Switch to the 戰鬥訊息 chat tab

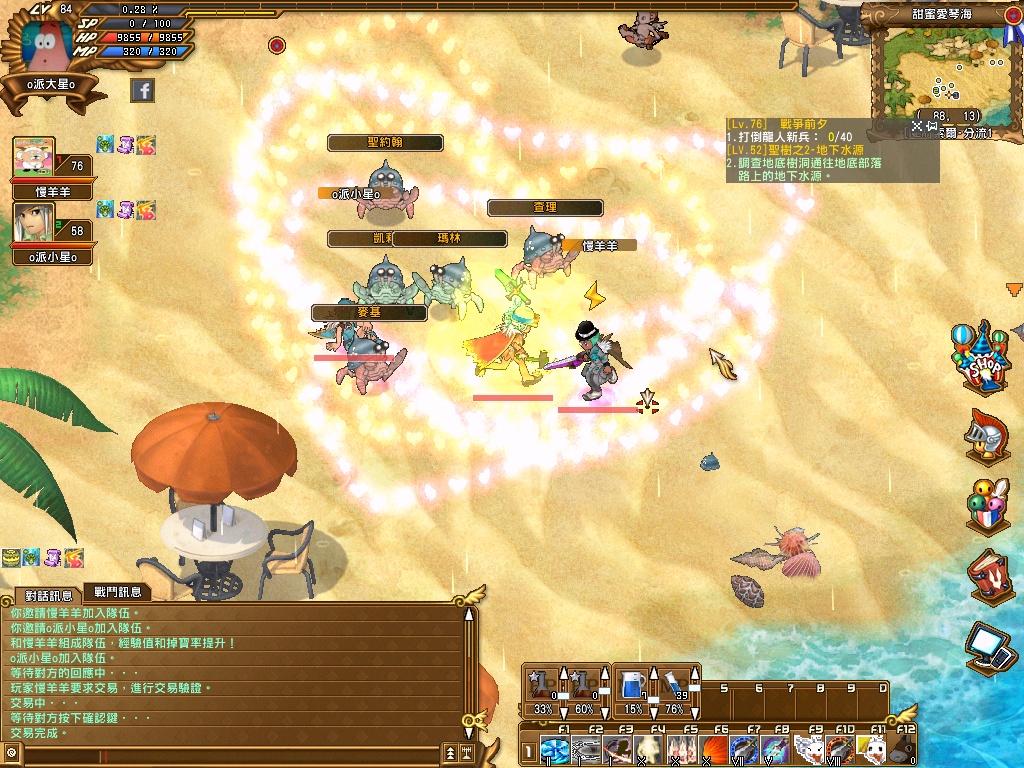coord(117,593)
